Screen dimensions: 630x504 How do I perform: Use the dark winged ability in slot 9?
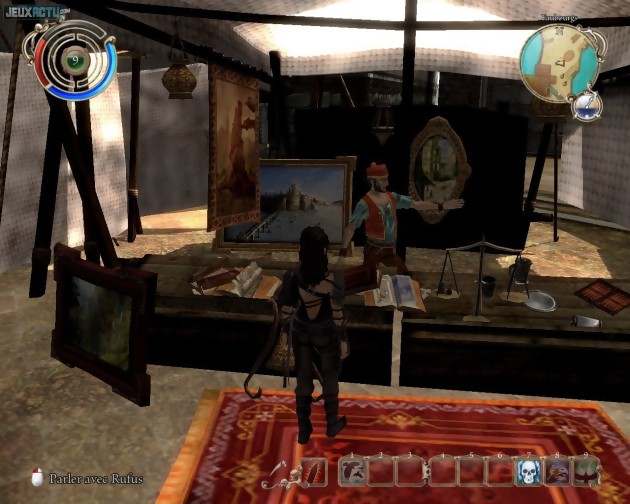(x=585, y=471)
